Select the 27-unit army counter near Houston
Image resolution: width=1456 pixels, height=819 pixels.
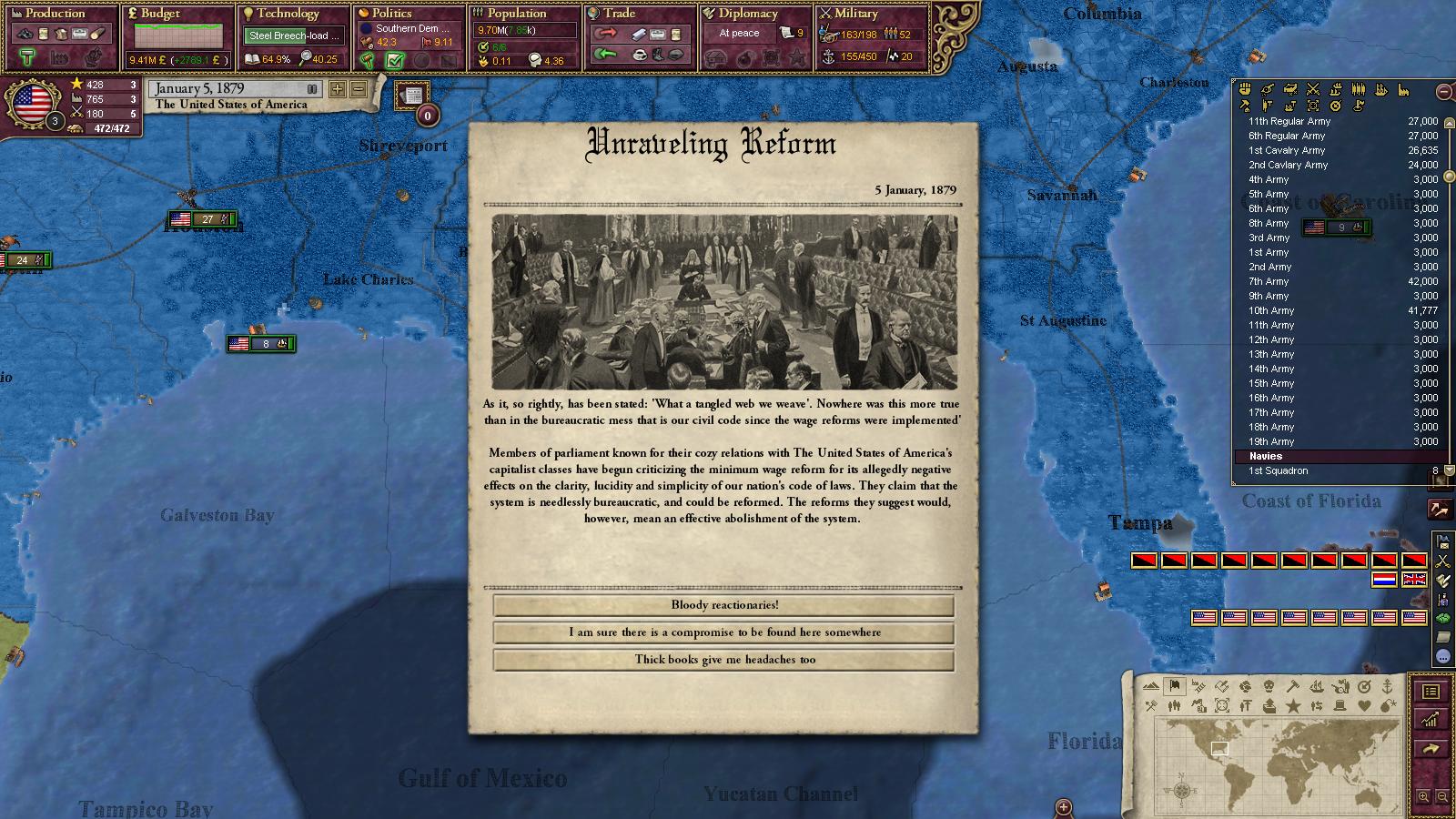coord(204,219)
